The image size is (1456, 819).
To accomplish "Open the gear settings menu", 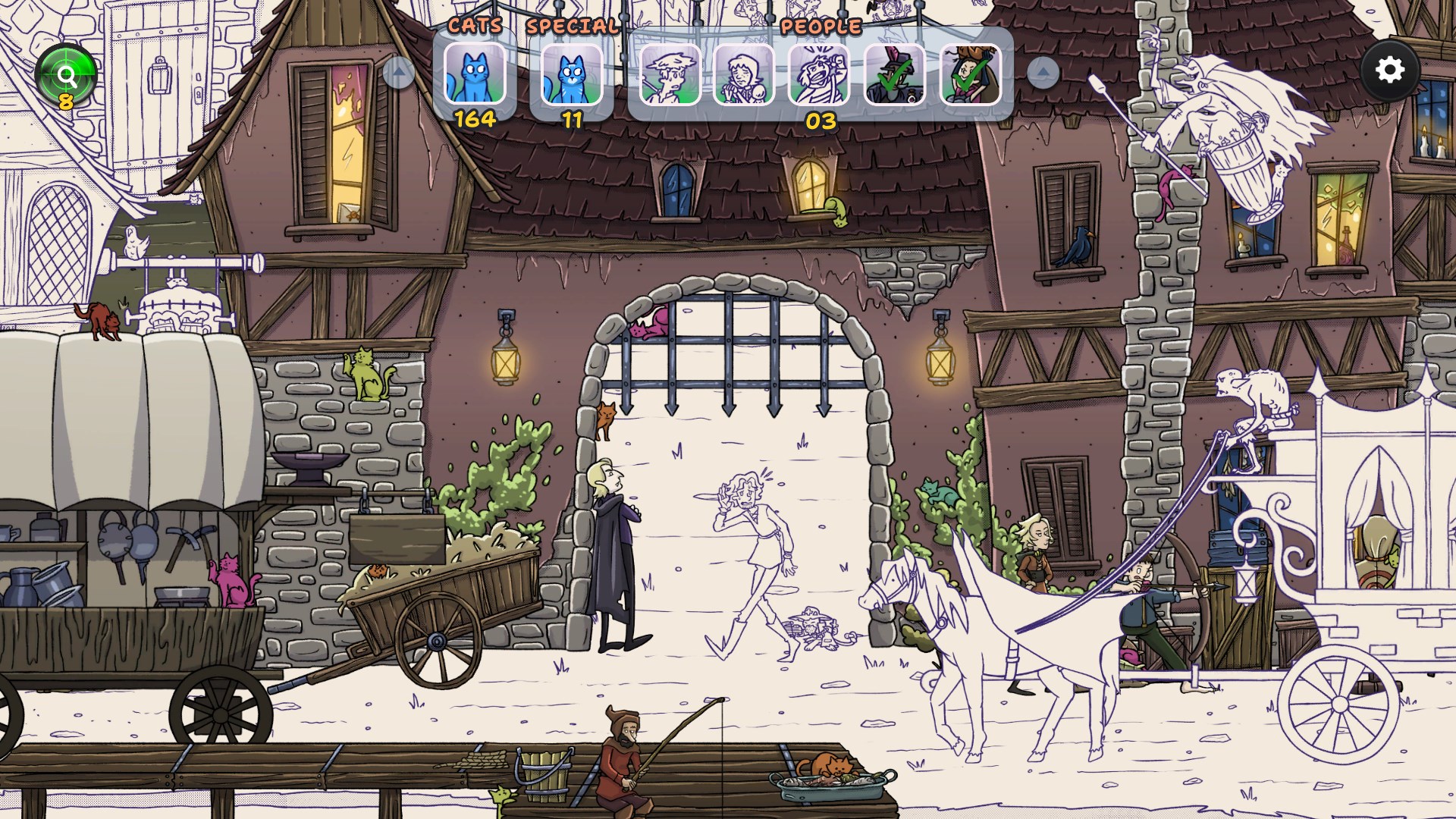I will (1389, 71).
